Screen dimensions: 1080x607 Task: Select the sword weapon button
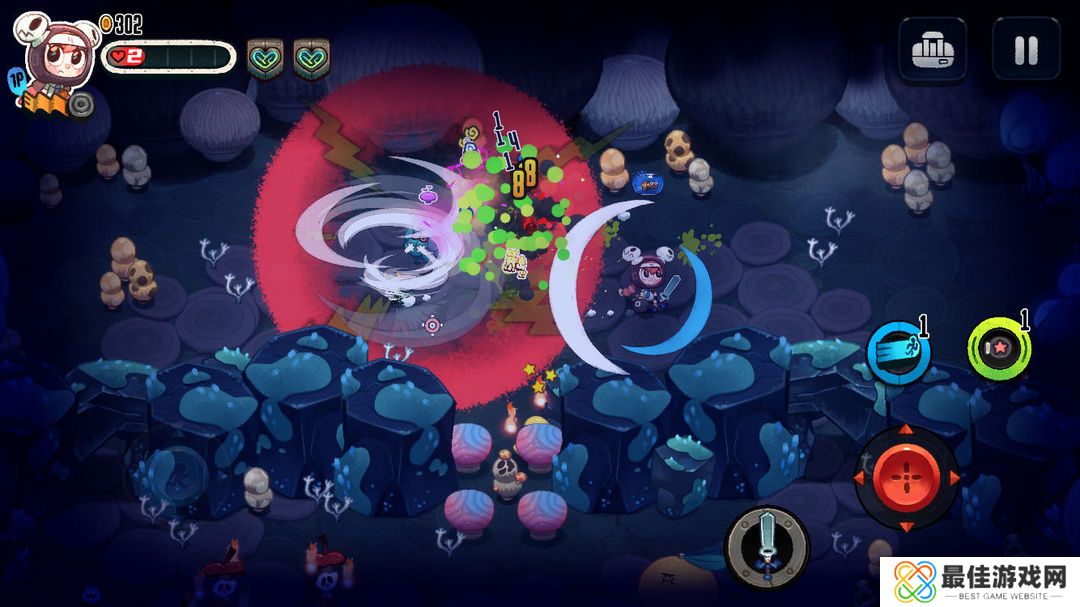click(767, 547)
